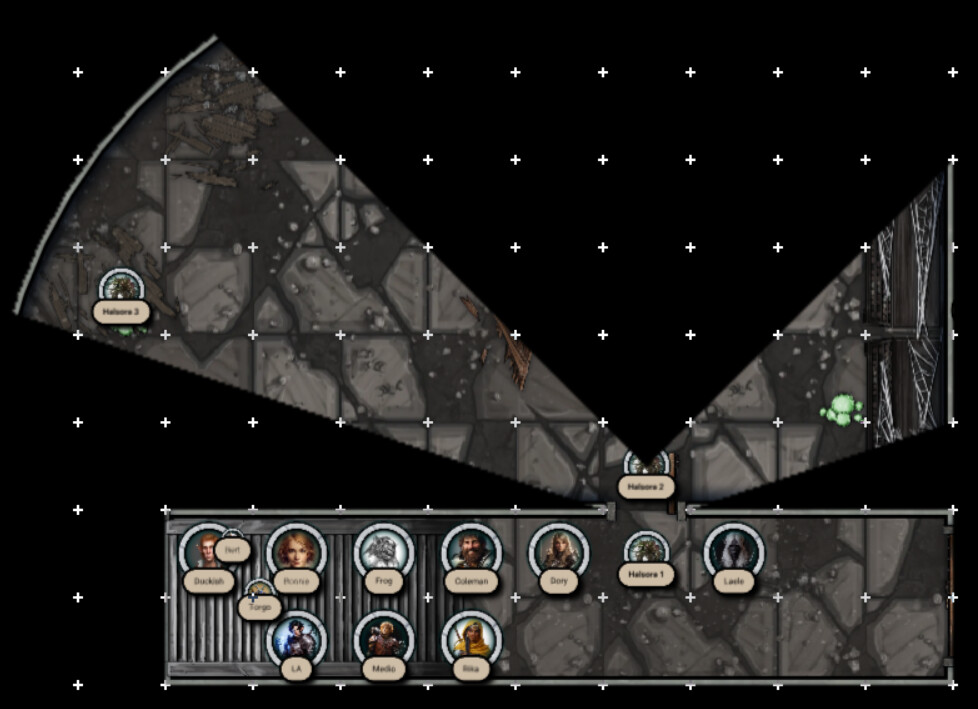Image resolution: width=978 pixels, height=709 pixels.
Task: Choose the hooded Laele token
Action: pyautogui.click(x=734, y=552)
